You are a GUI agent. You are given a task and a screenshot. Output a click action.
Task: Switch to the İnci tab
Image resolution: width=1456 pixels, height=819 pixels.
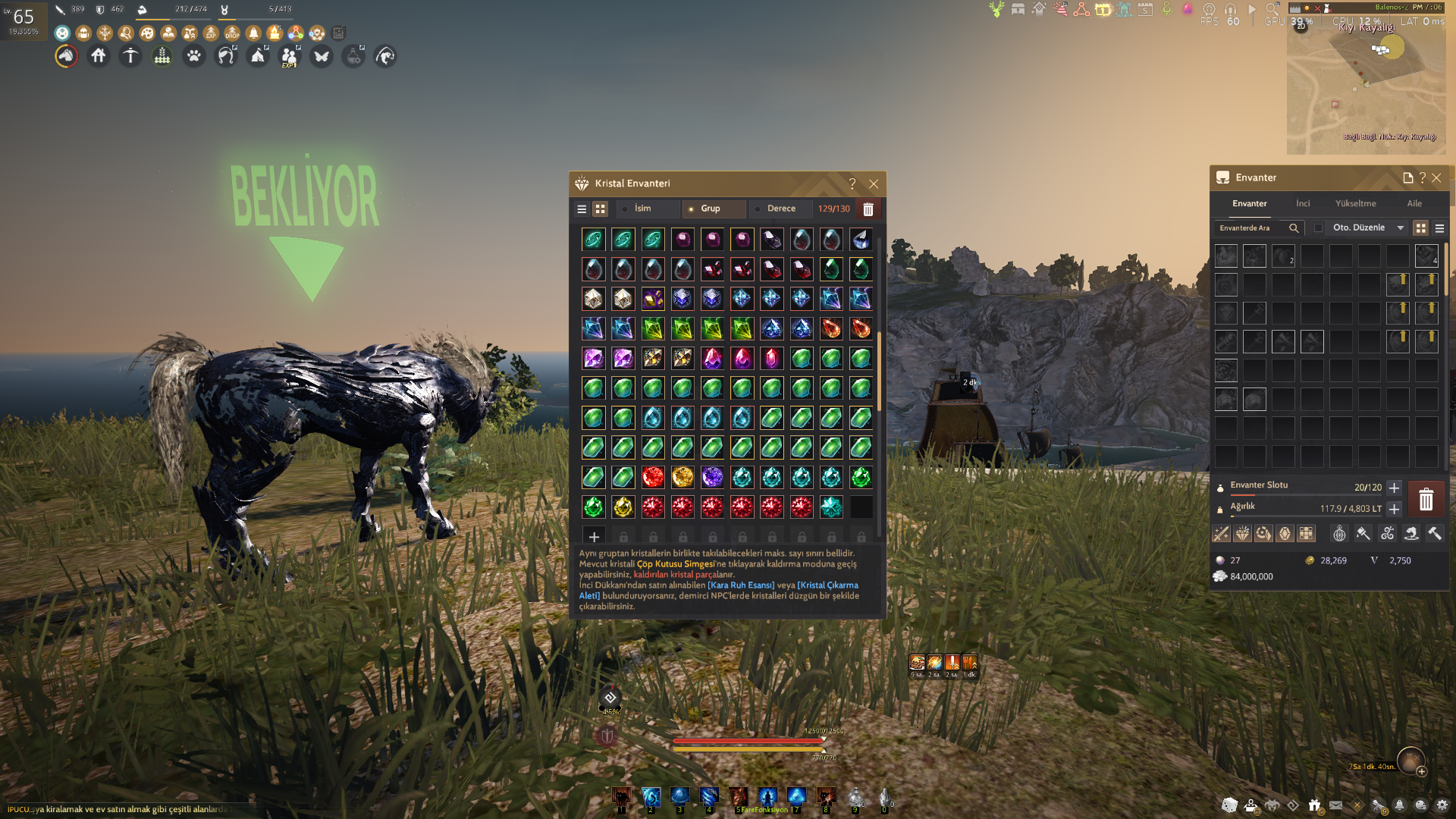1303,203
